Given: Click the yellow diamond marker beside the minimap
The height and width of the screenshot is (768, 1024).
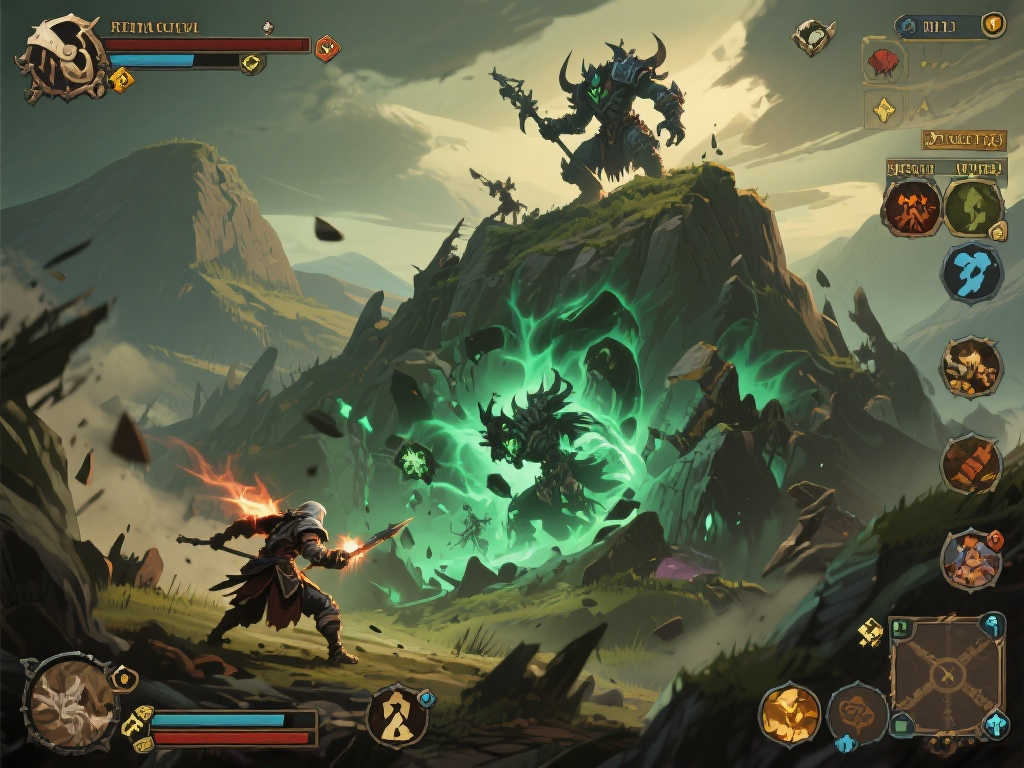Looking at the screenshot, I should click(x=869, y=631).
